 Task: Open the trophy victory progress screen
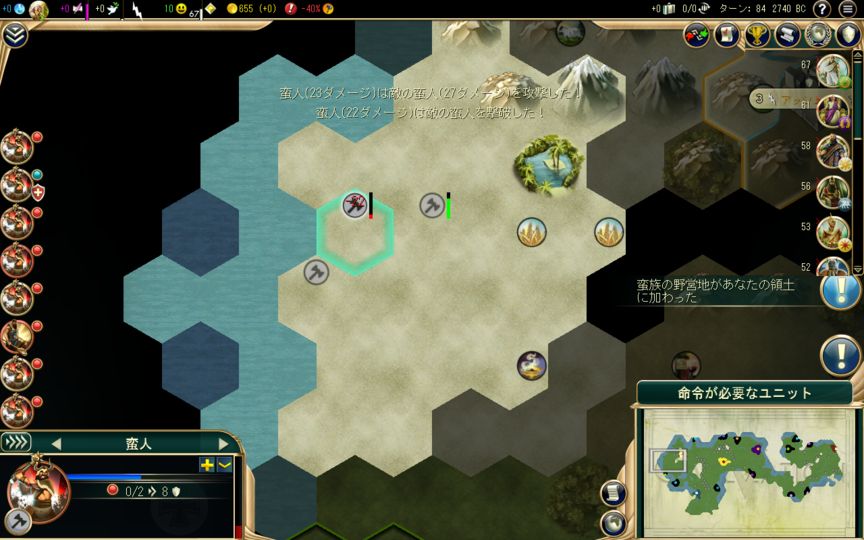pos(757,35)
